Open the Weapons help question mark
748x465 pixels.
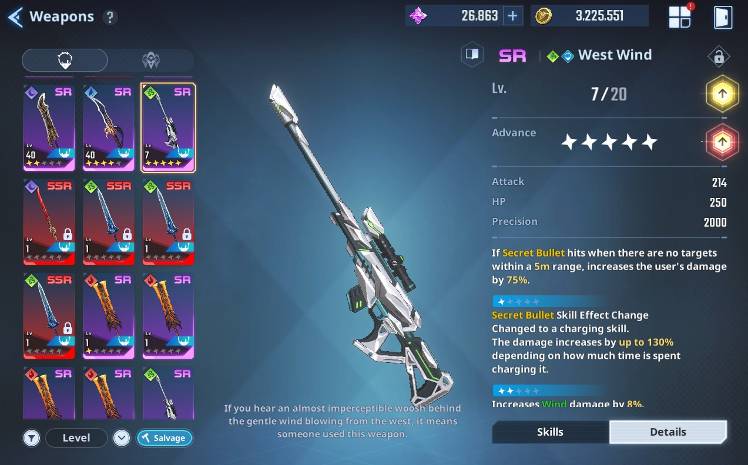110,17
